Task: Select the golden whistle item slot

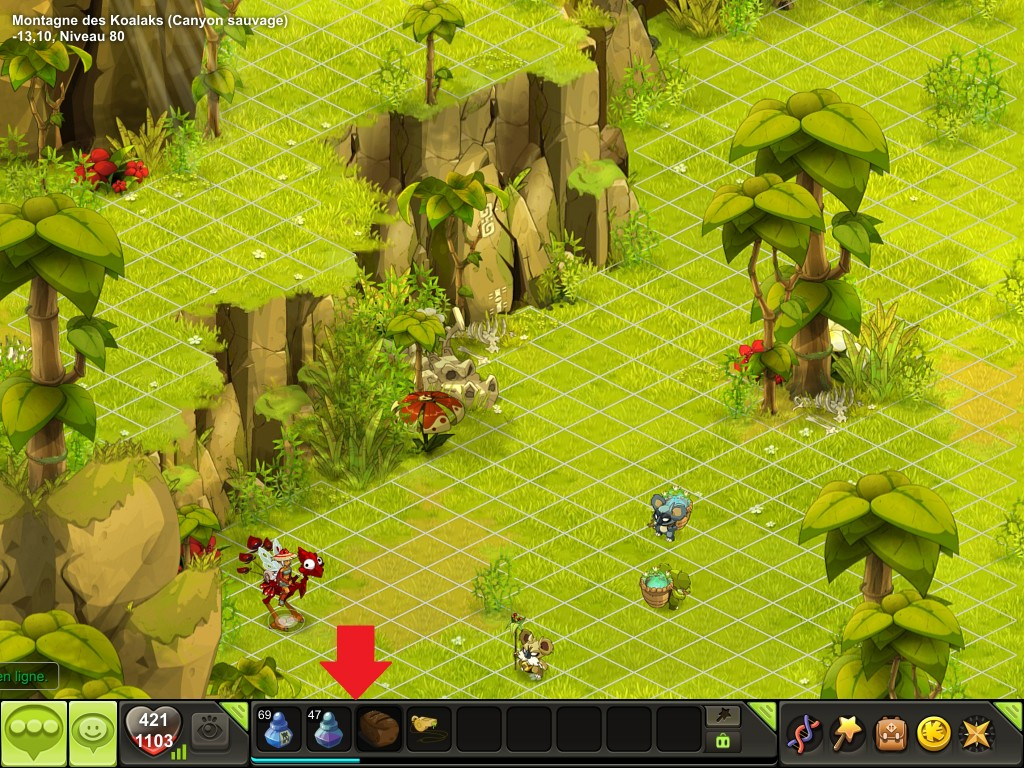Action: pyautogui.click(x=429, y=727)
